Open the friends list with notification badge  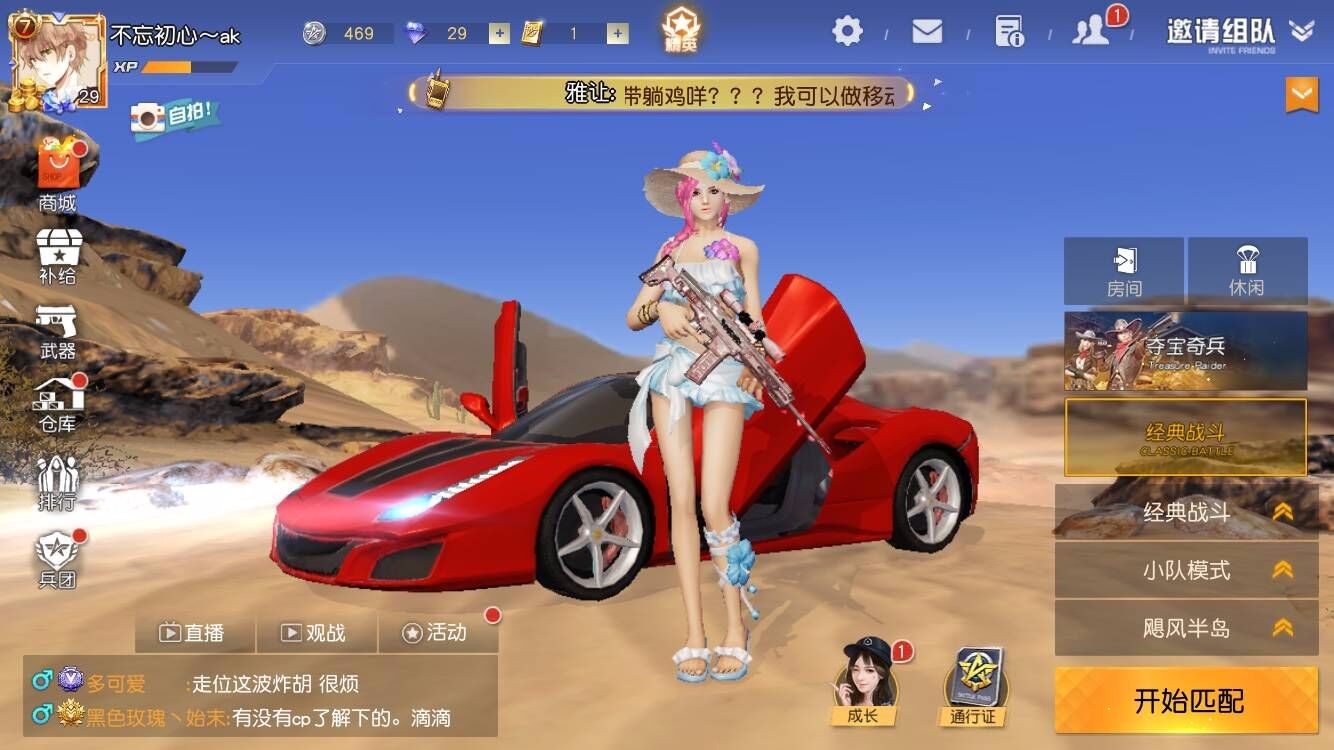point(1091,31)
